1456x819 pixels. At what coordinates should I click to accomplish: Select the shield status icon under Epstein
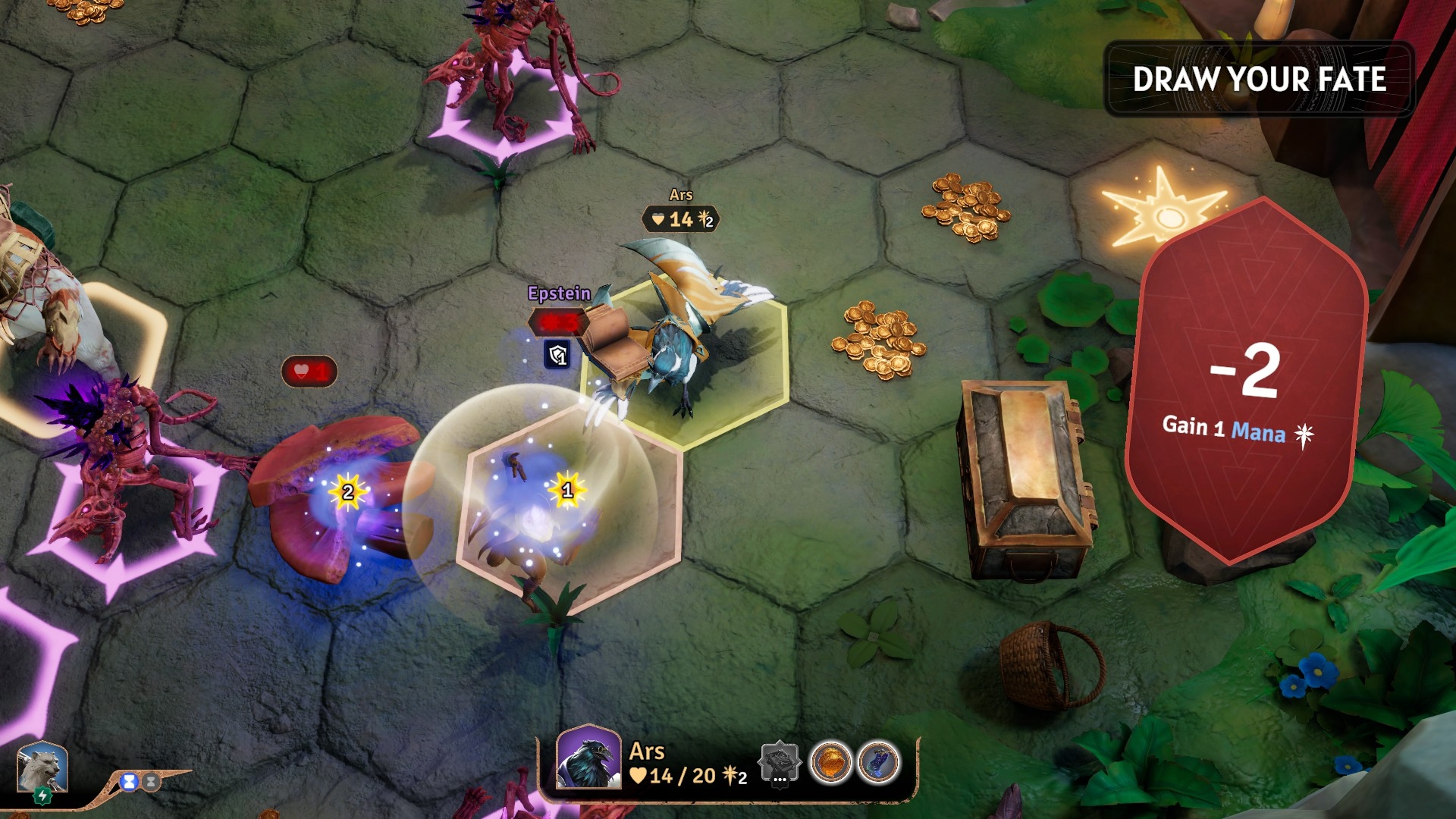(558, 354)
